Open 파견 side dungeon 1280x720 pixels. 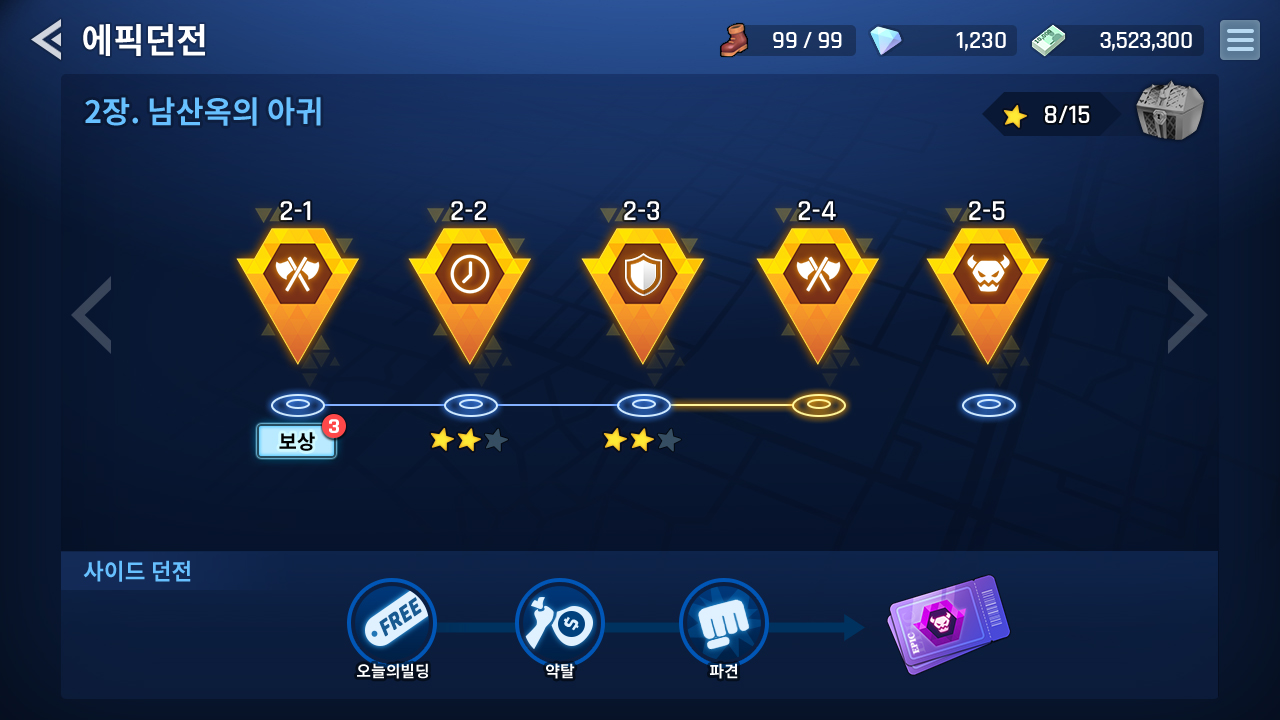[723, 624]
